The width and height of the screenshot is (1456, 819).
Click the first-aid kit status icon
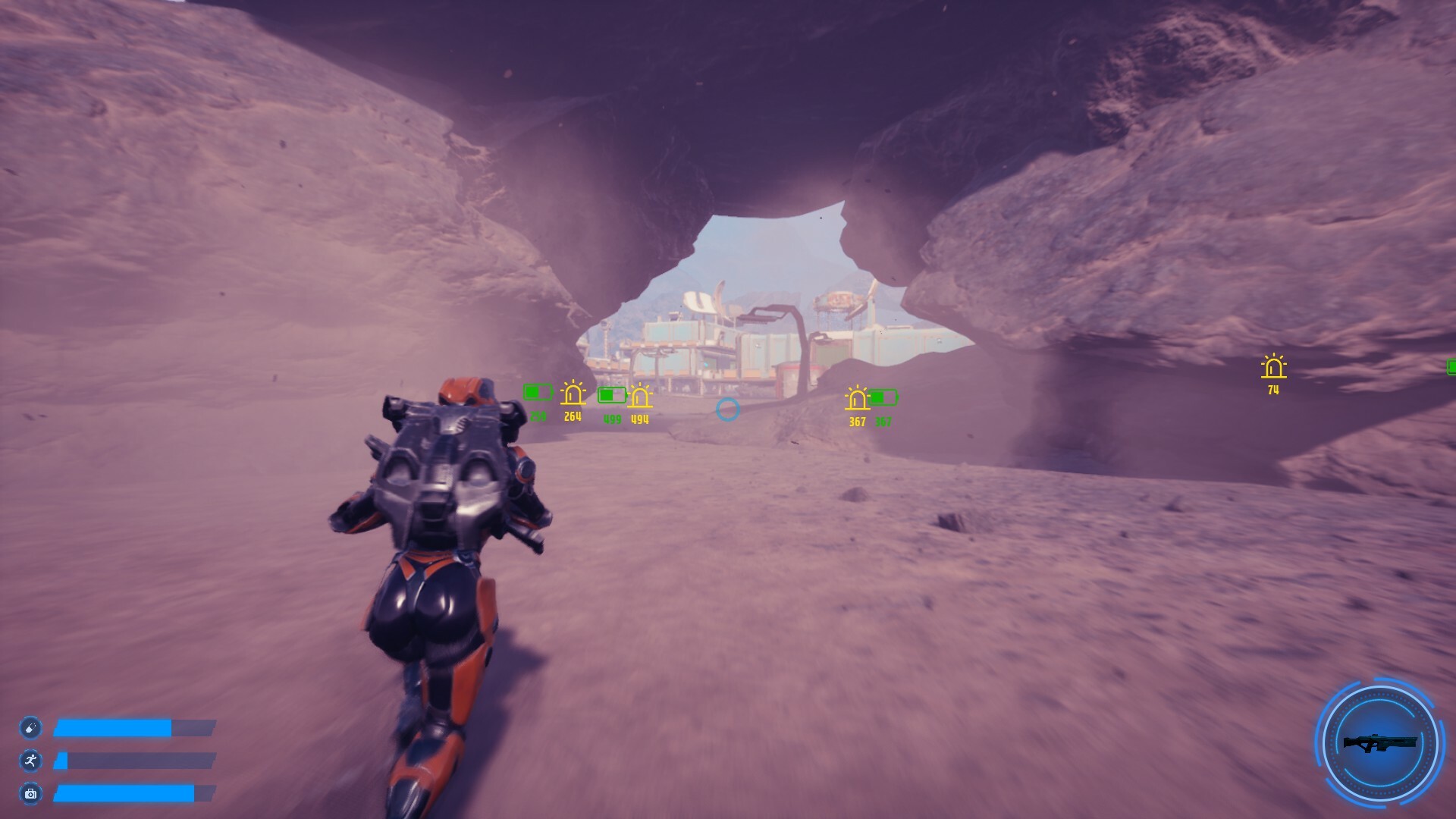click(30, 795)
